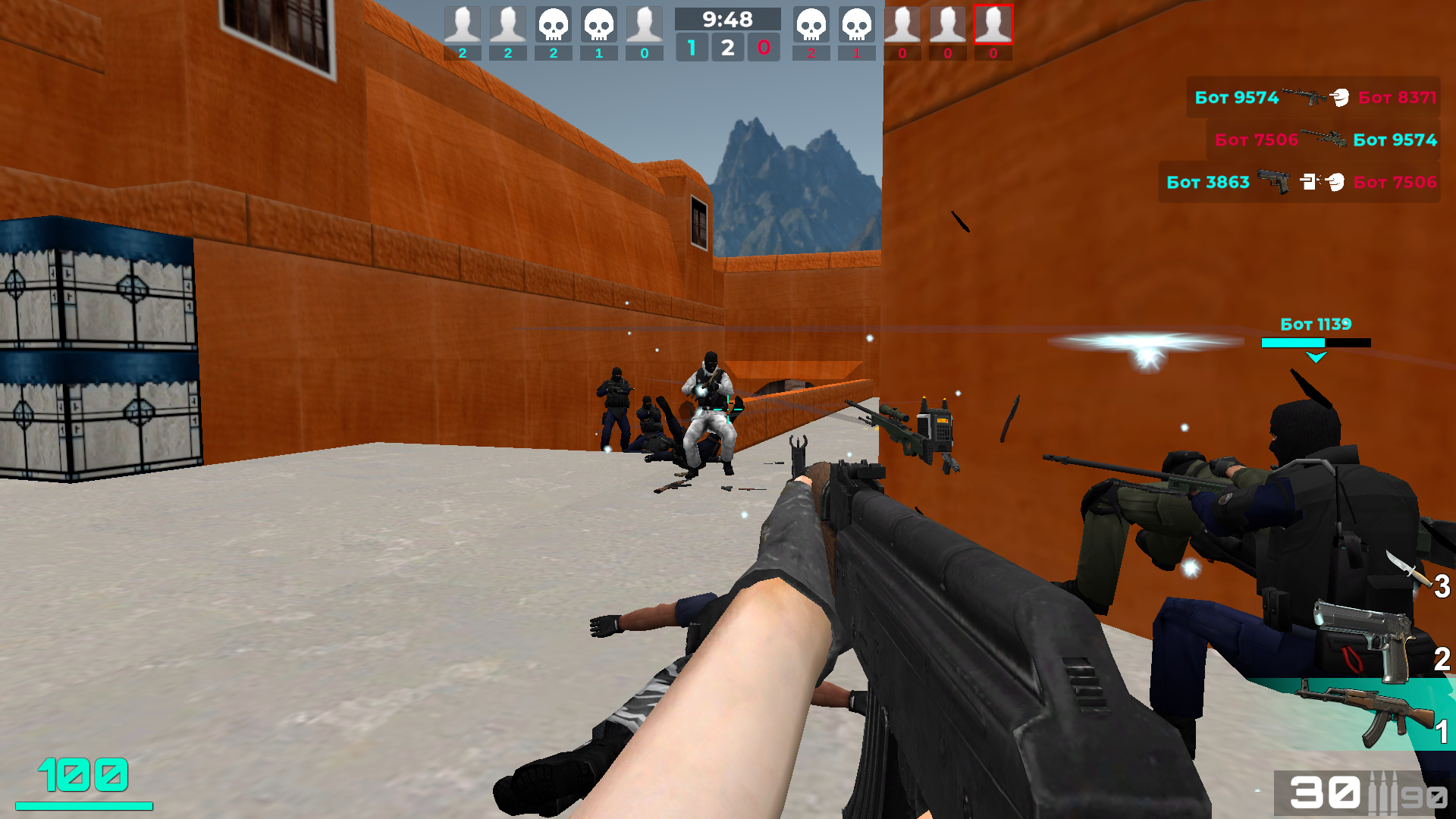Click the M4 rifle icon in the killfeed

click(x=1304, y=97)
